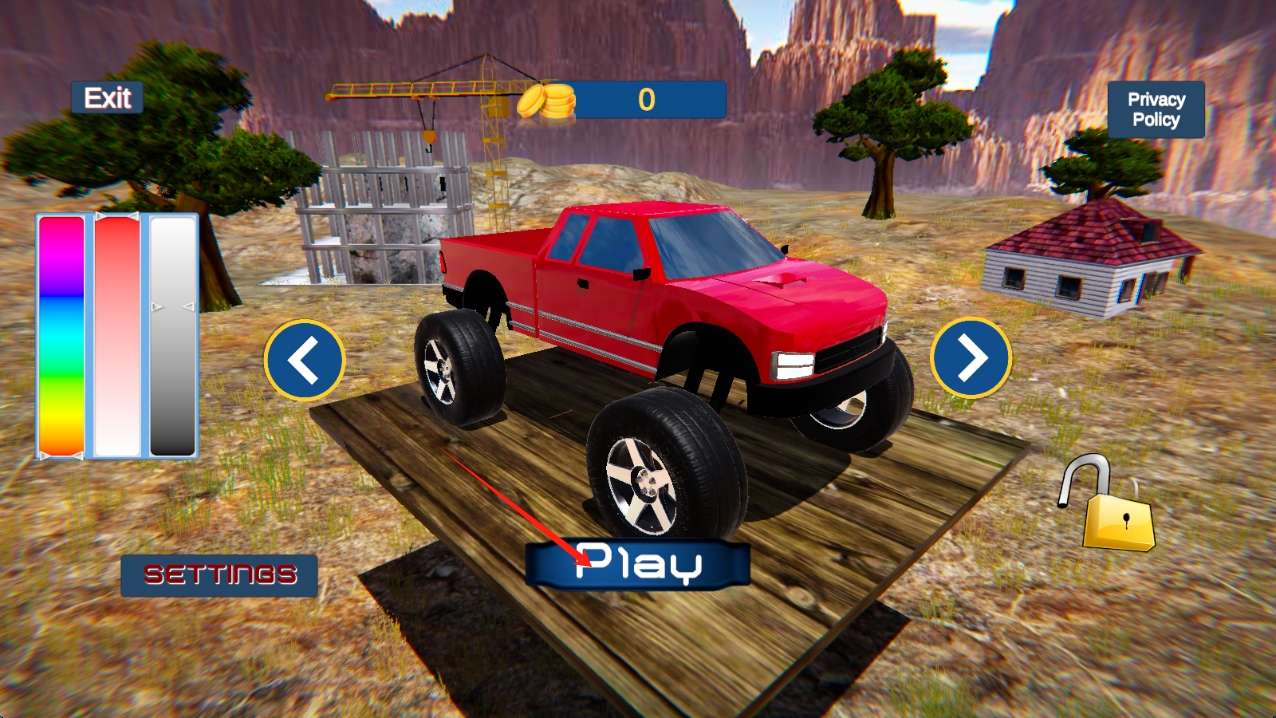Image resolution: width=1276 pixels, height=718 pixels.
Task: Open the Settings menu
Action: click(x=220, y=575)
